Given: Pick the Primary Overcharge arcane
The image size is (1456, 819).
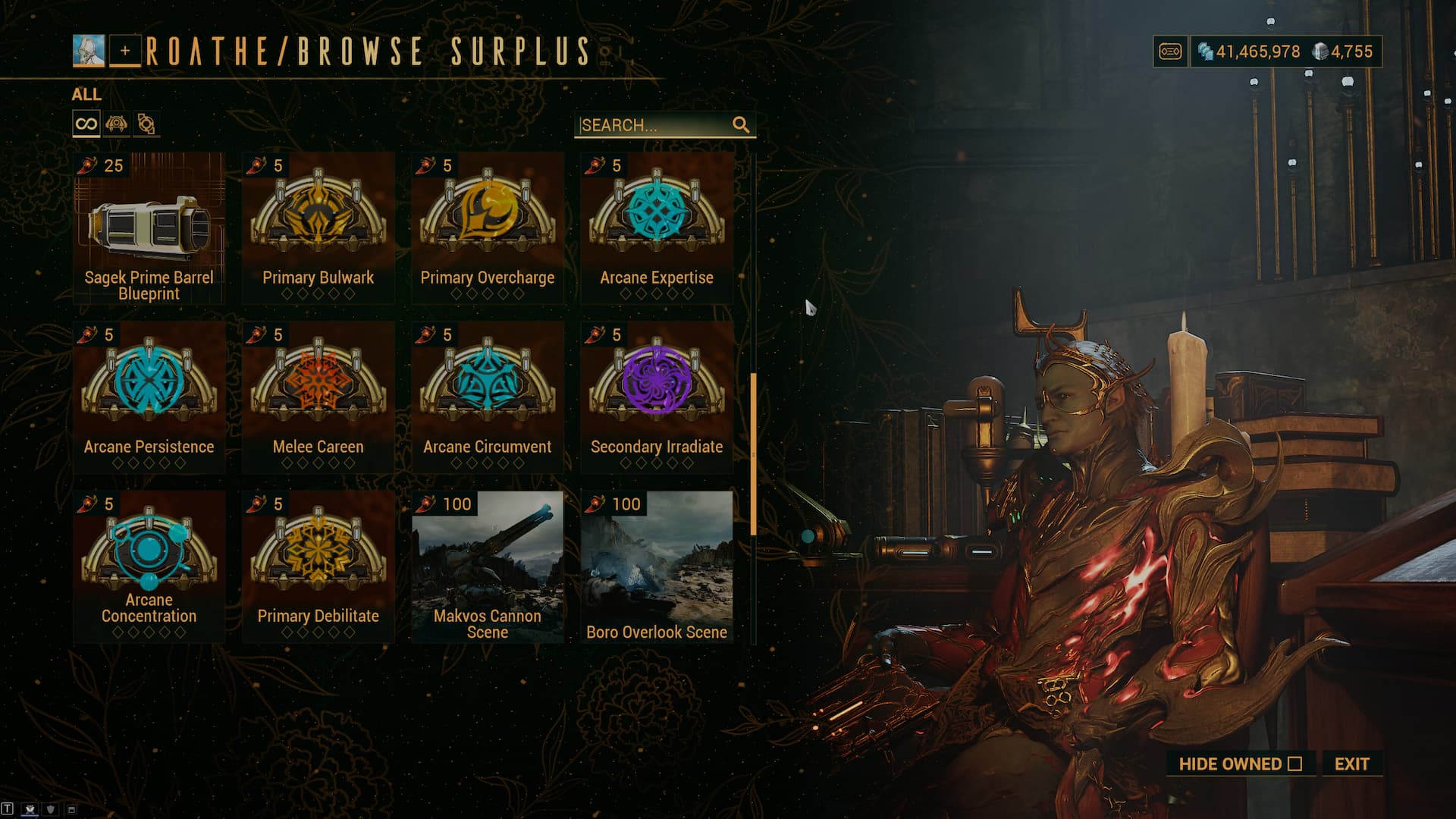Looking at the screenshot, I should coord(488,227).
